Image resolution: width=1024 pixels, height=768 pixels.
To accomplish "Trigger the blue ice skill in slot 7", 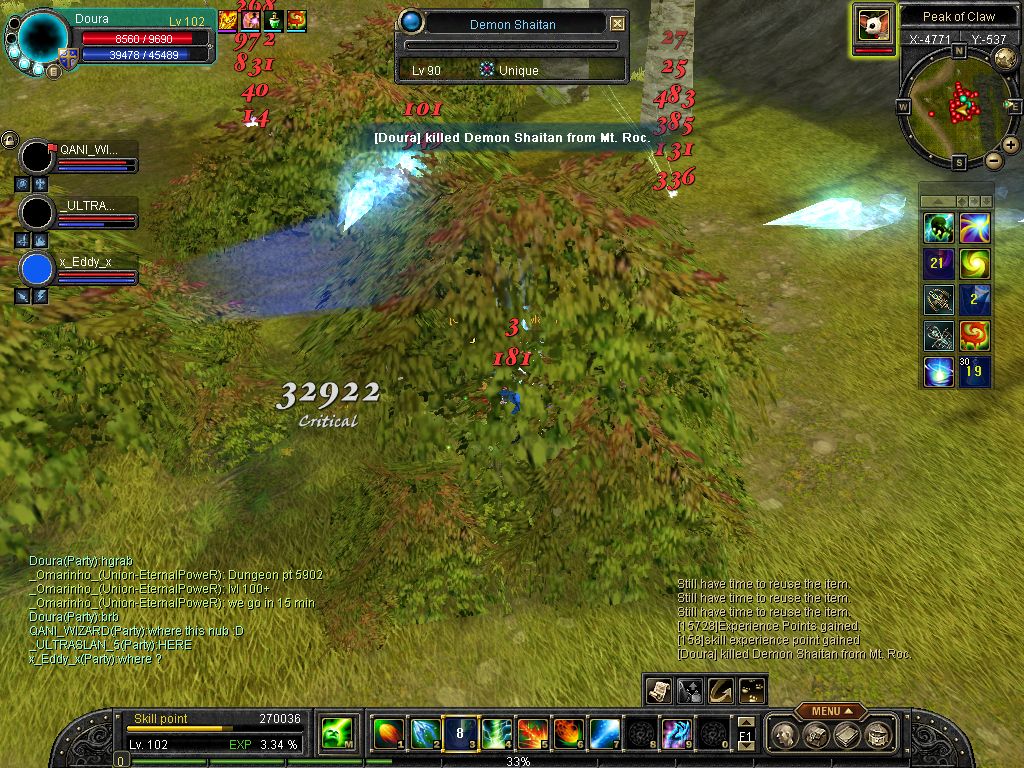I will coord(604,734).
